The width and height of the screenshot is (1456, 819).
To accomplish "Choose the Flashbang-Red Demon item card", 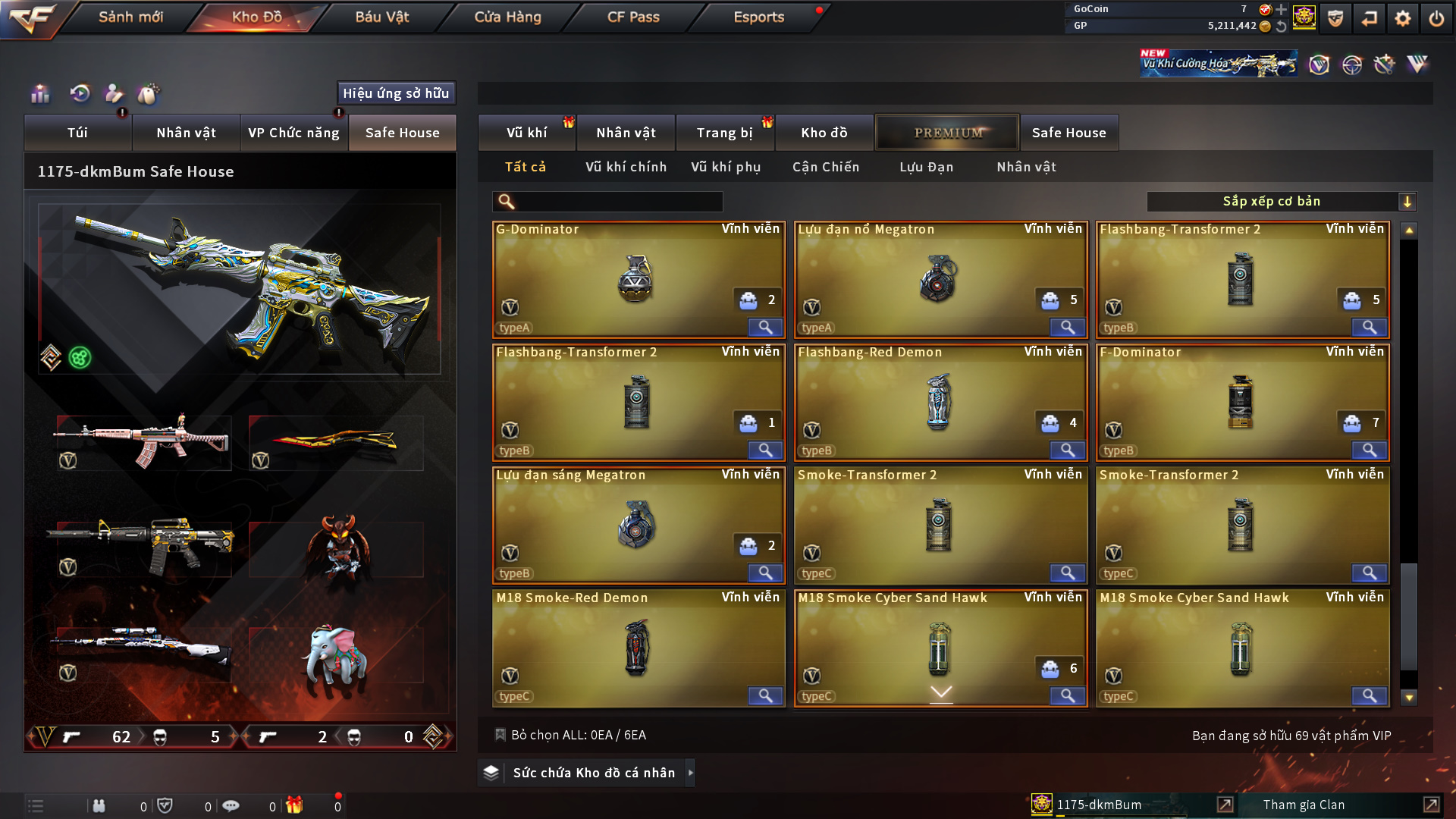I will [940, 402].
